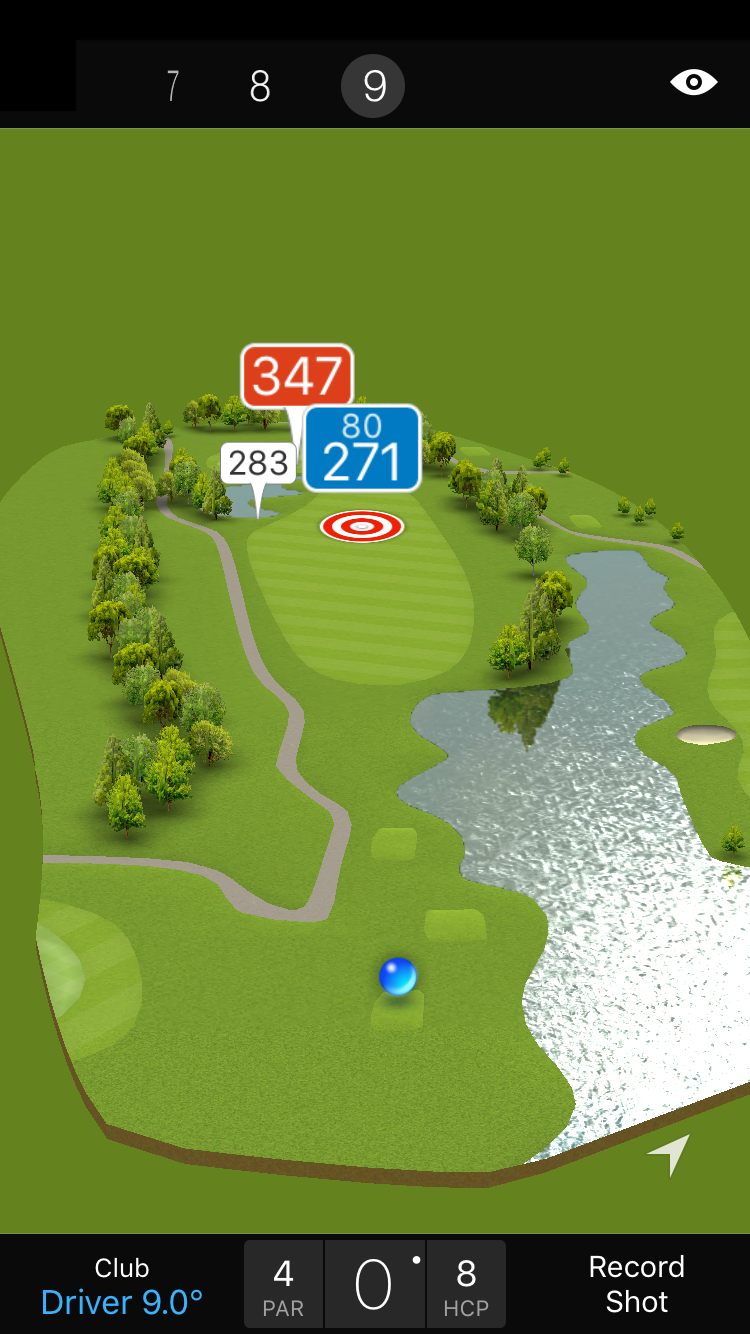Viewport: 750px width, 1334px height.
Task: Open the score entry showing 0
Action: coord(374,1285)
